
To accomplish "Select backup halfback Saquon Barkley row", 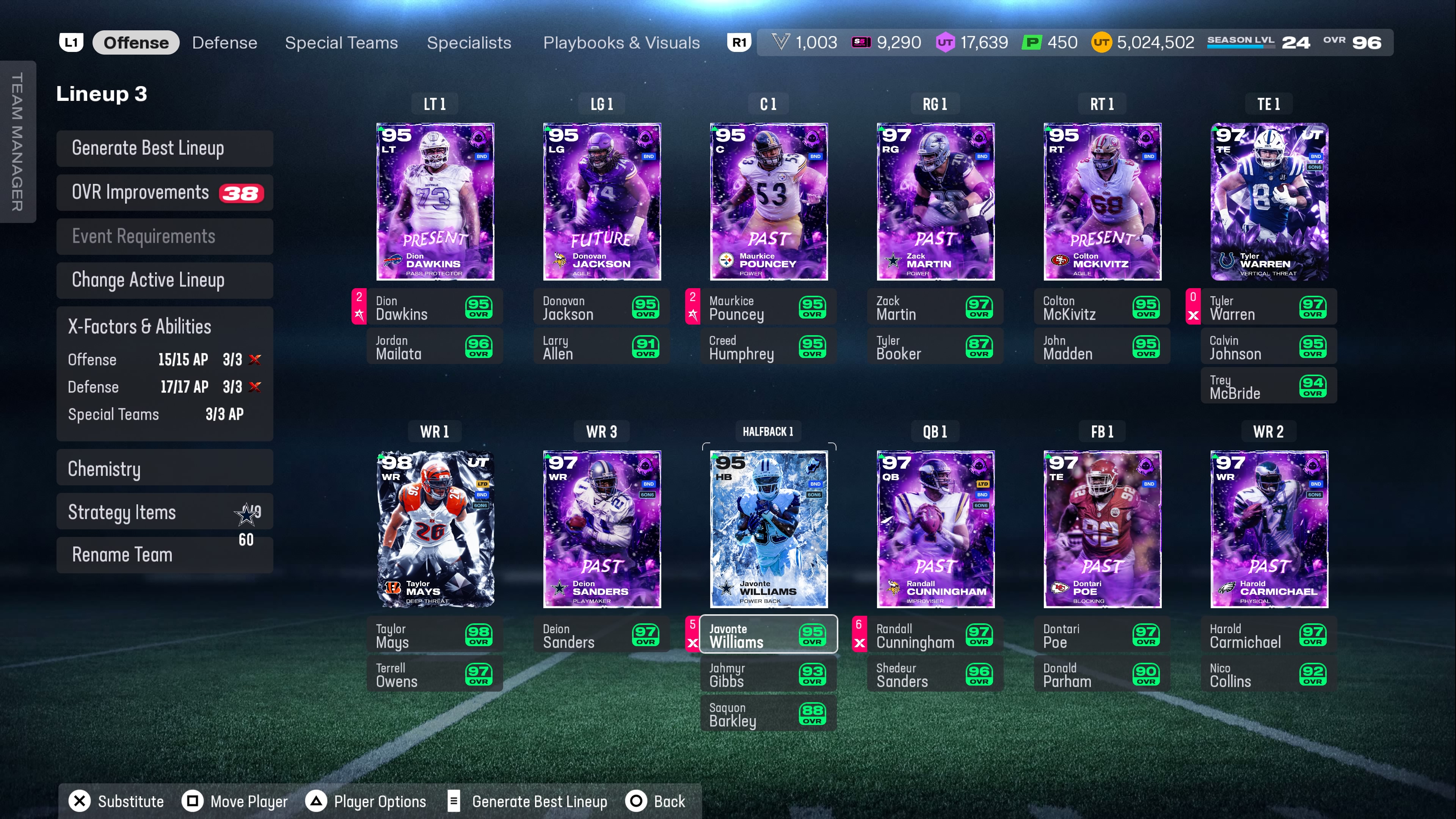I will (x=768, y=714).
